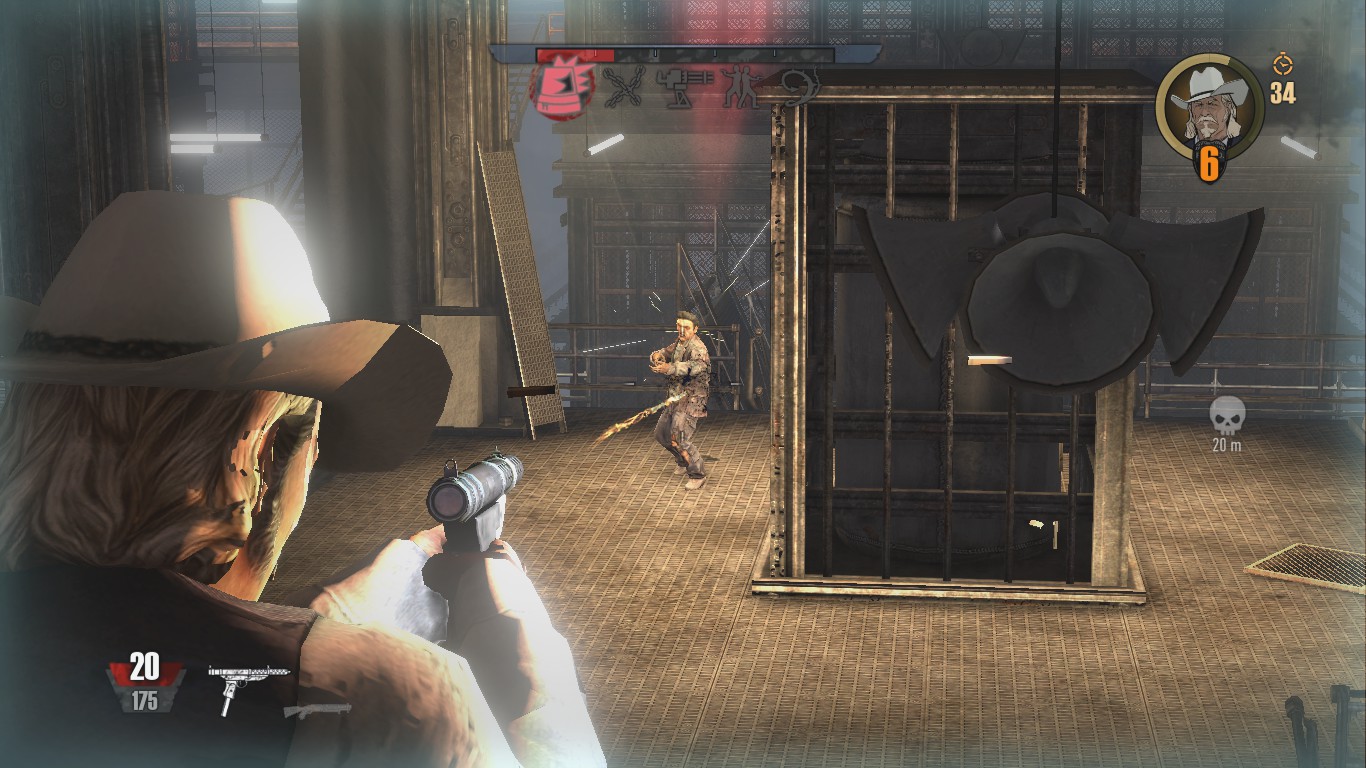
Task: Select the red bell reward icon
Action: (562, 87)
